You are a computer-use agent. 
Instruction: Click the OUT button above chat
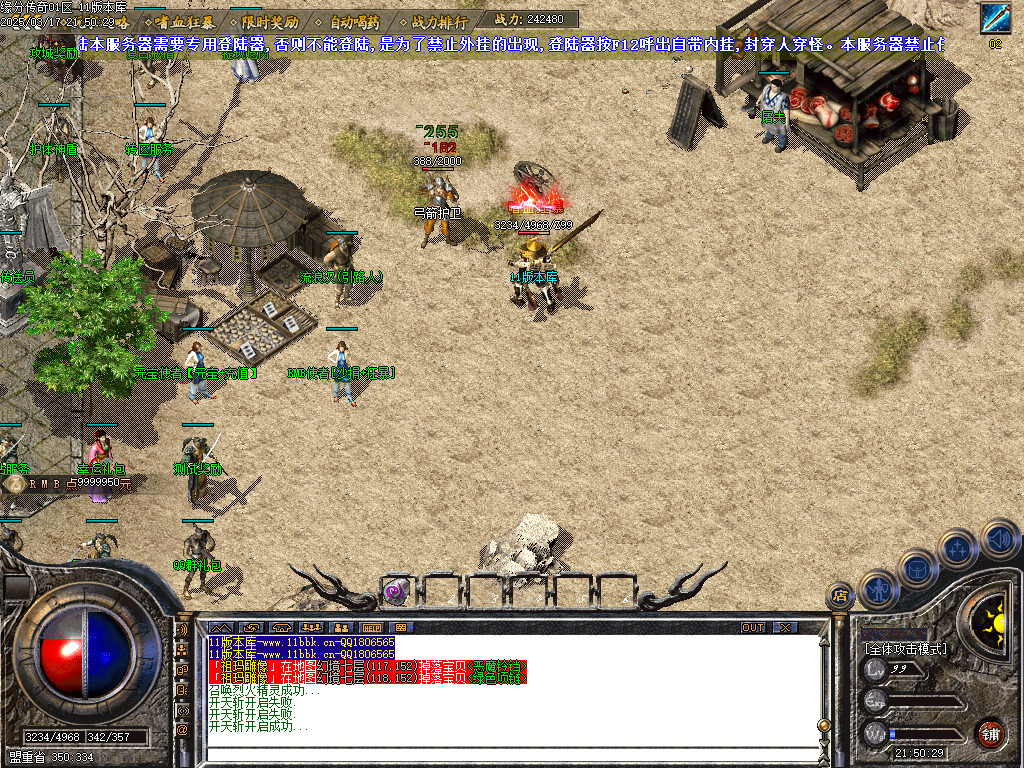(x=753, y=627)
